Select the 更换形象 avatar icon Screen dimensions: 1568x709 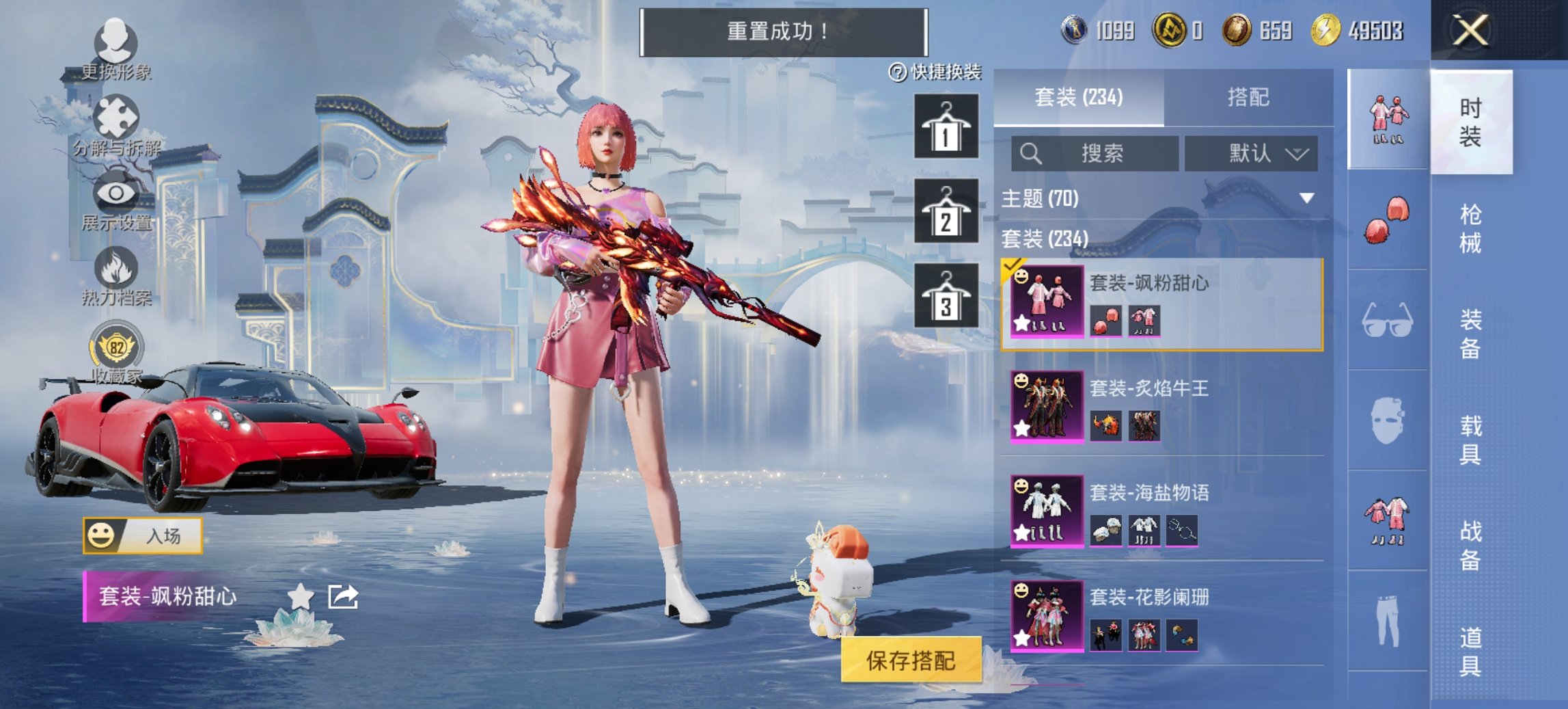[116, 41]
